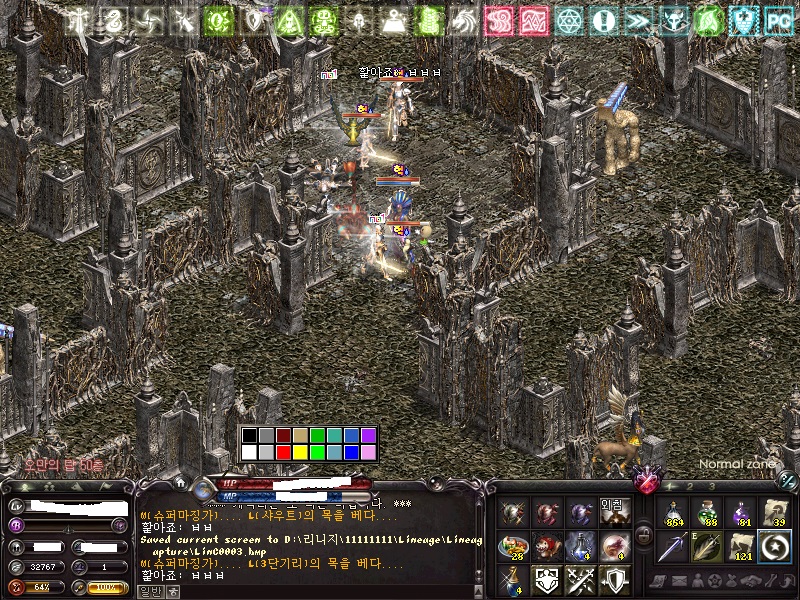Pick the red chat color swatch
This screenshot has width=800, height=600.
(x=283, y=452)
